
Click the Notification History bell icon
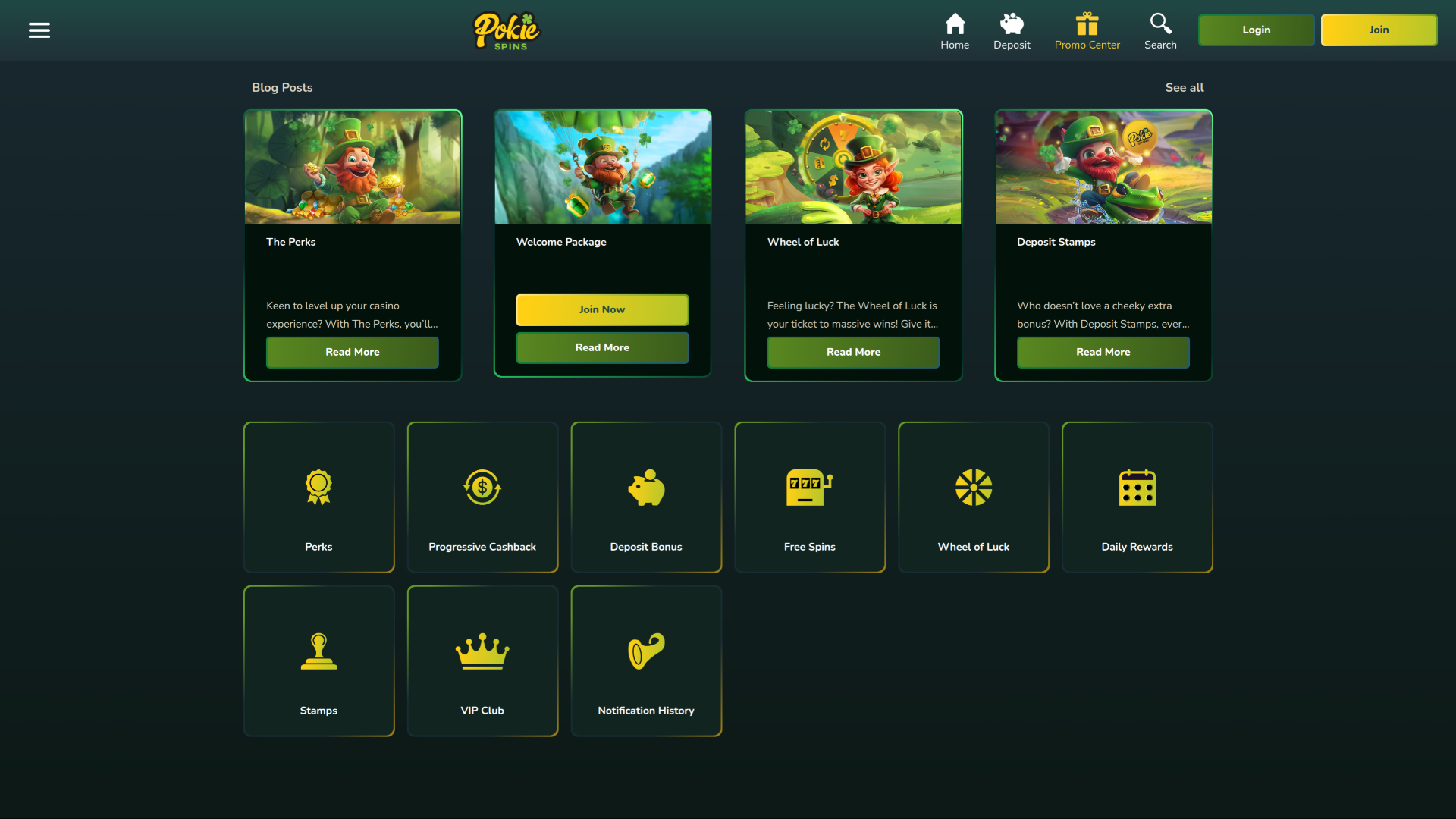pos(645,651)
